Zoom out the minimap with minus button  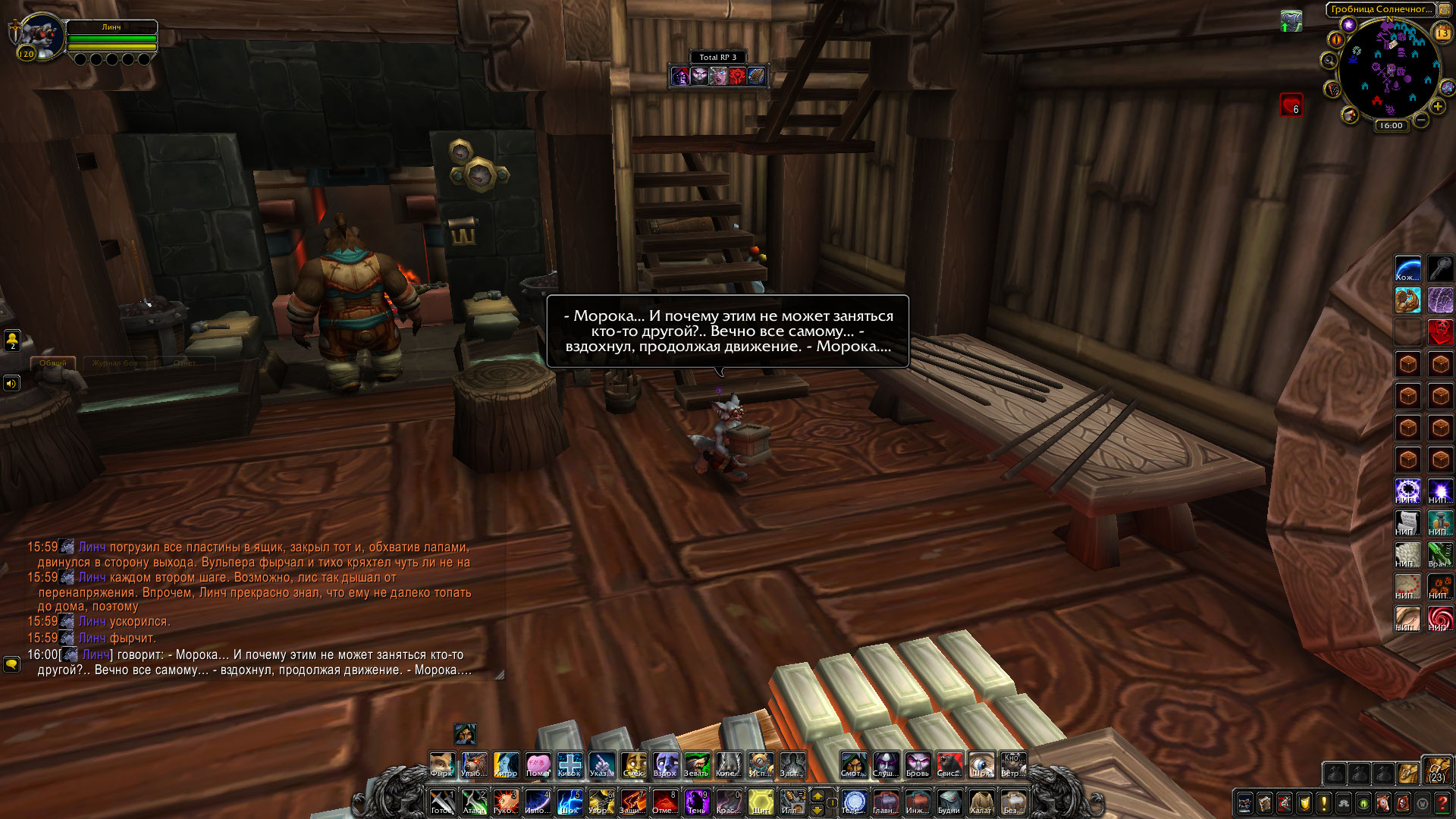point(1421,120)
